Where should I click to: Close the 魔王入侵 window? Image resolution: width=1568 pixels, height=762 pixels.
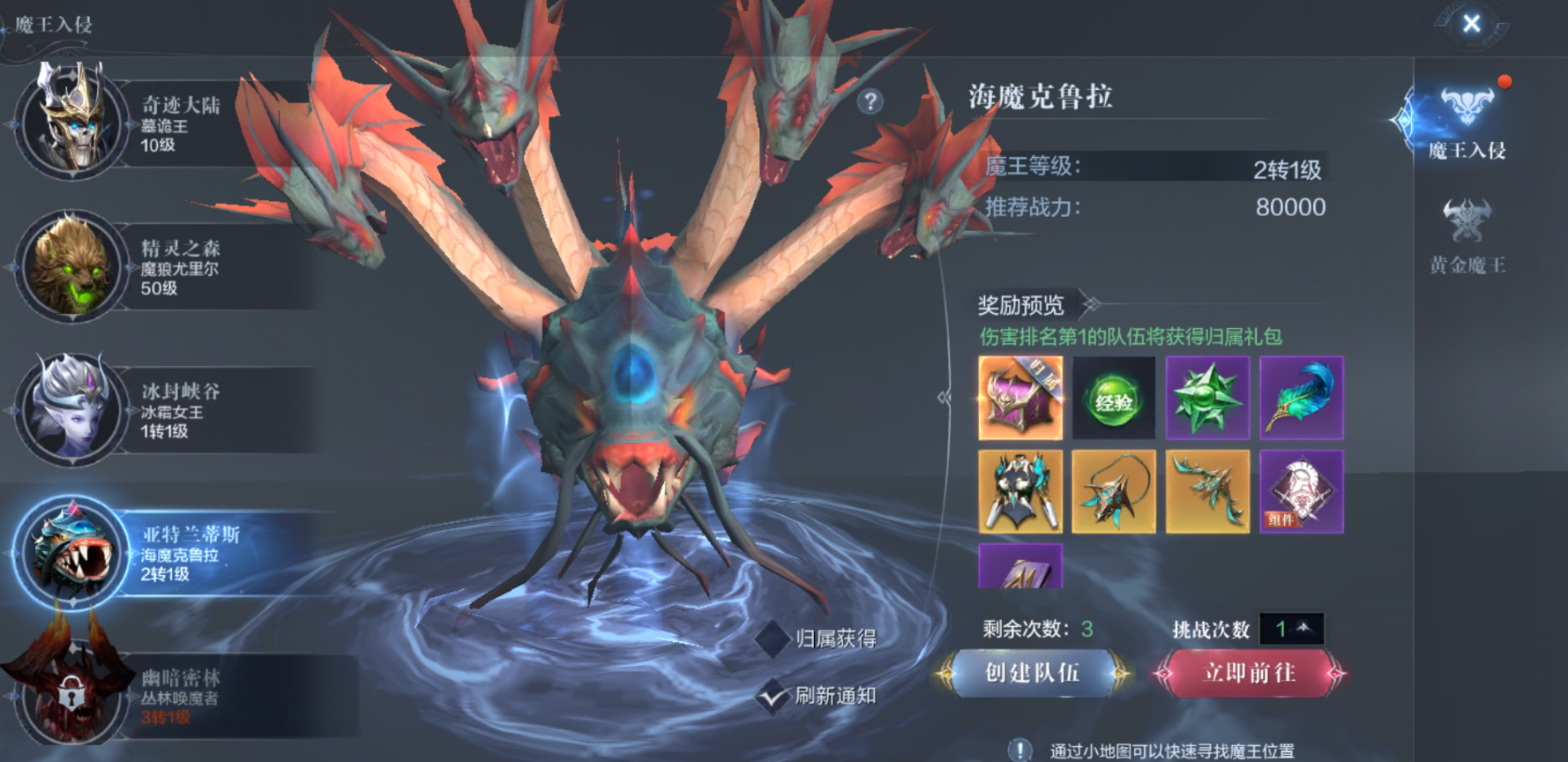pyautogui.click(x=1471, y=24)
